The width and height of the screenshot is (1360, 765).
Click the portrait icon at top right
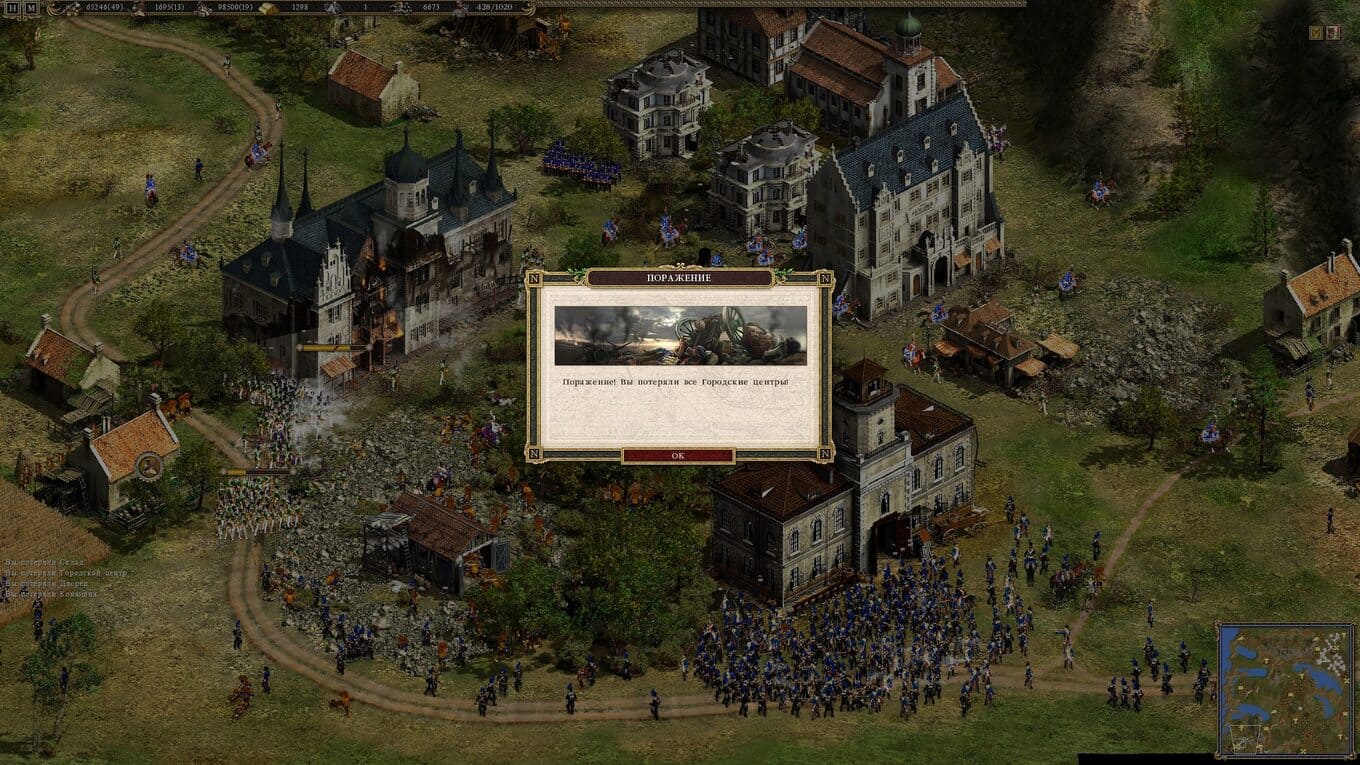[x=1332, y=33]
